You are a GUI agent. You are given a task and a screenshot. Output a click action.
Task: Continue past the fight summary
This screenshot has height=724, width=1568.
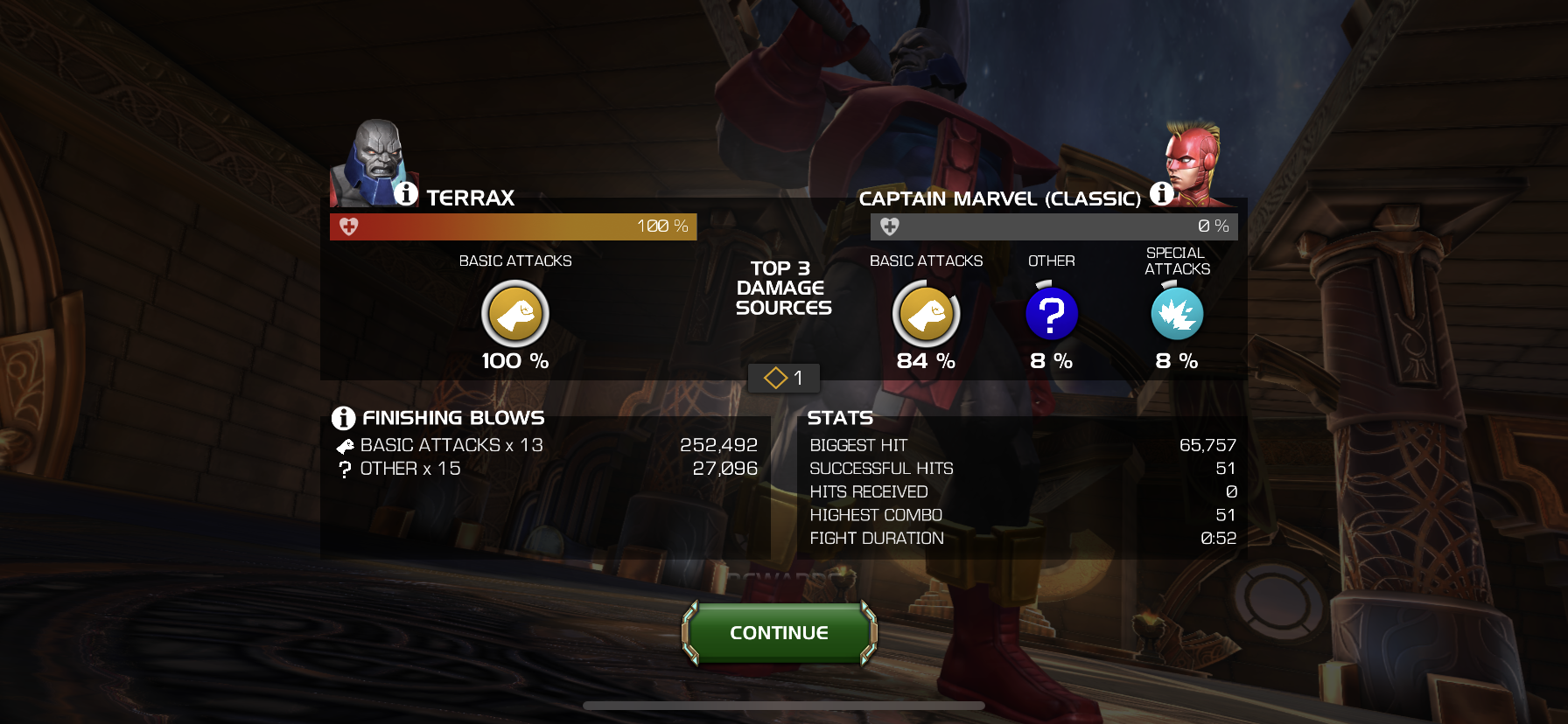[x=779, y=632]
